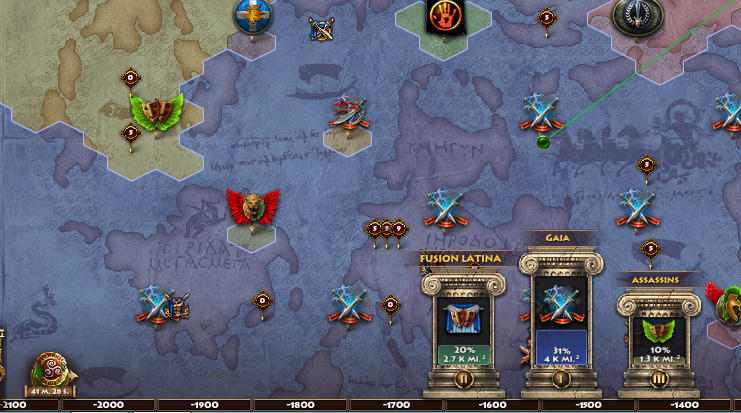The height and width of the screenshot is (413, 741).
Task: Select the blue winged-emblem round shield
Action: pyautogui.click(x=253, y=15)
